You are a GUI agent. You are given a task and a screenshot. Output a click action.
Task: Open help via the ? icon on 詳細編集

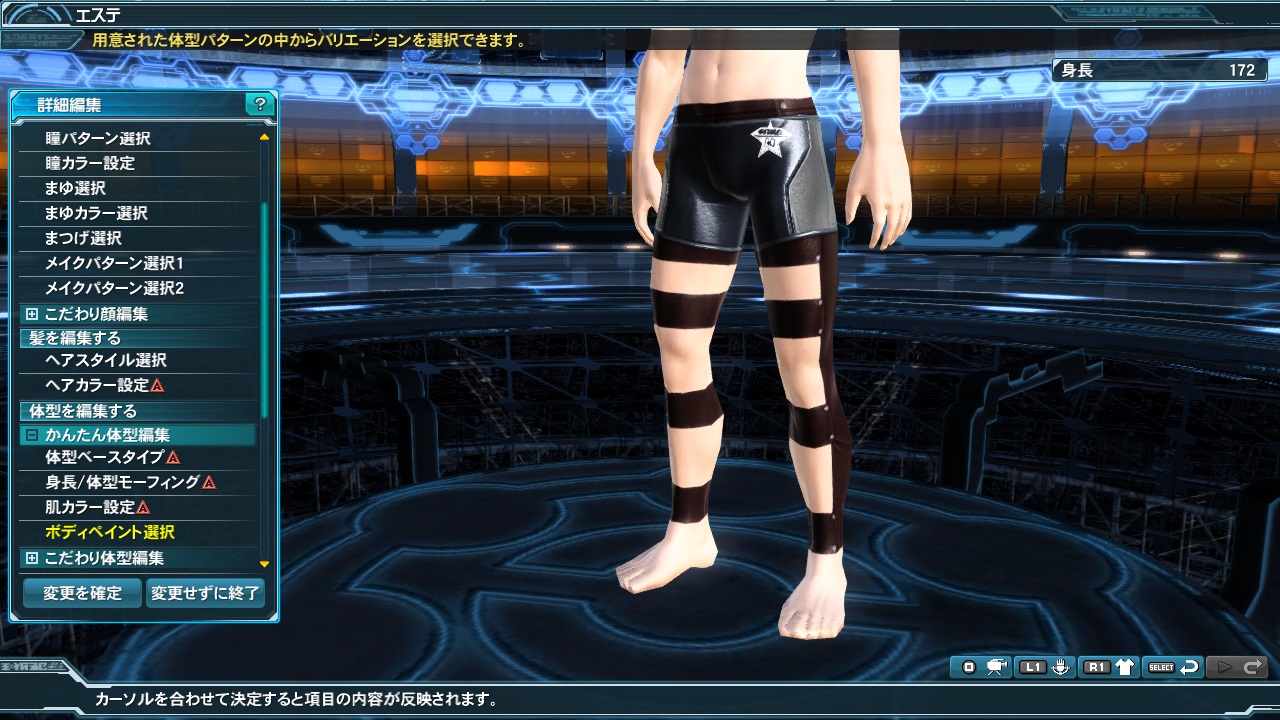click(260, 105)
